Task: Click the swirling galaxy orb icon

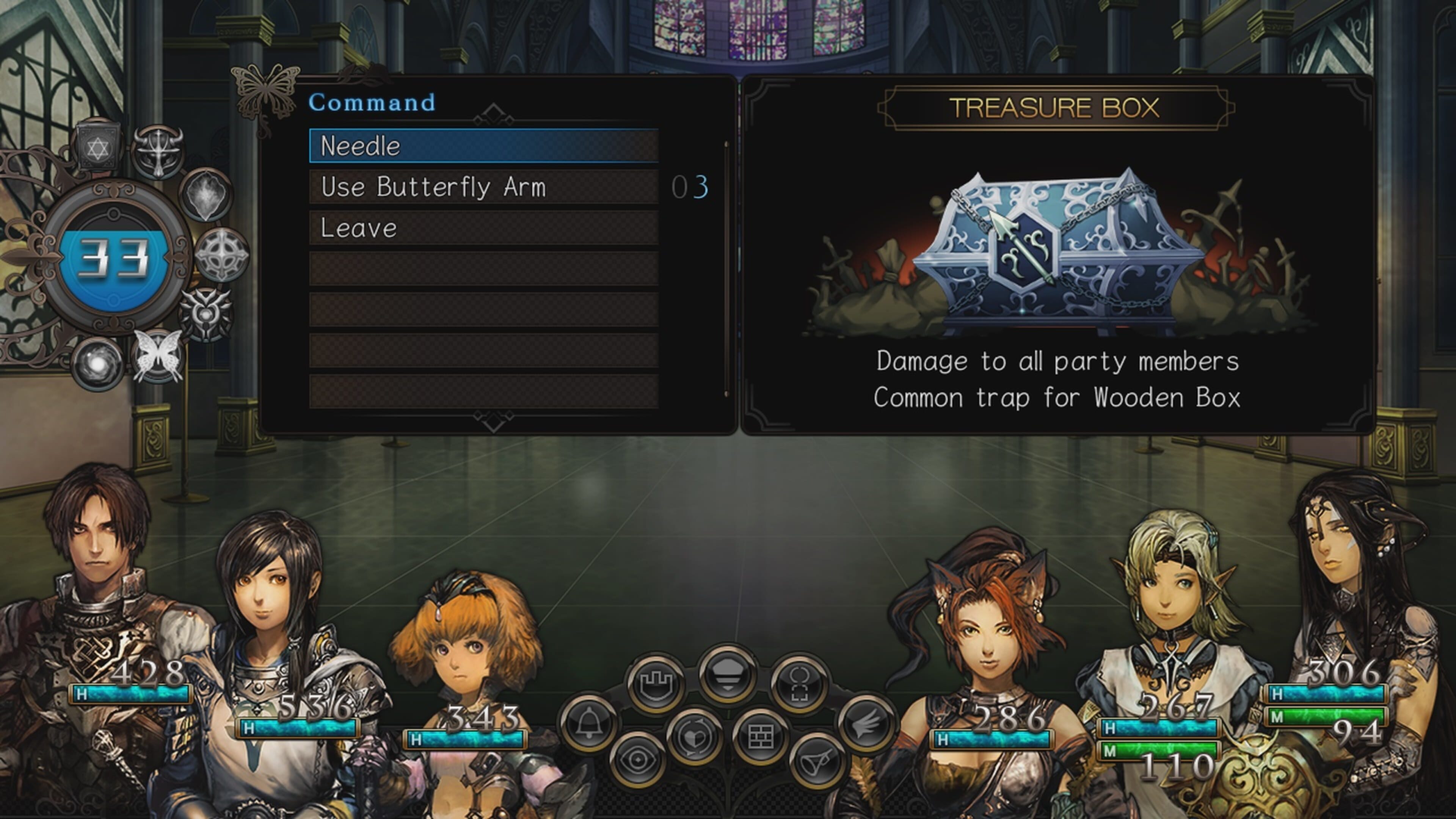Action: coord(98,364)
